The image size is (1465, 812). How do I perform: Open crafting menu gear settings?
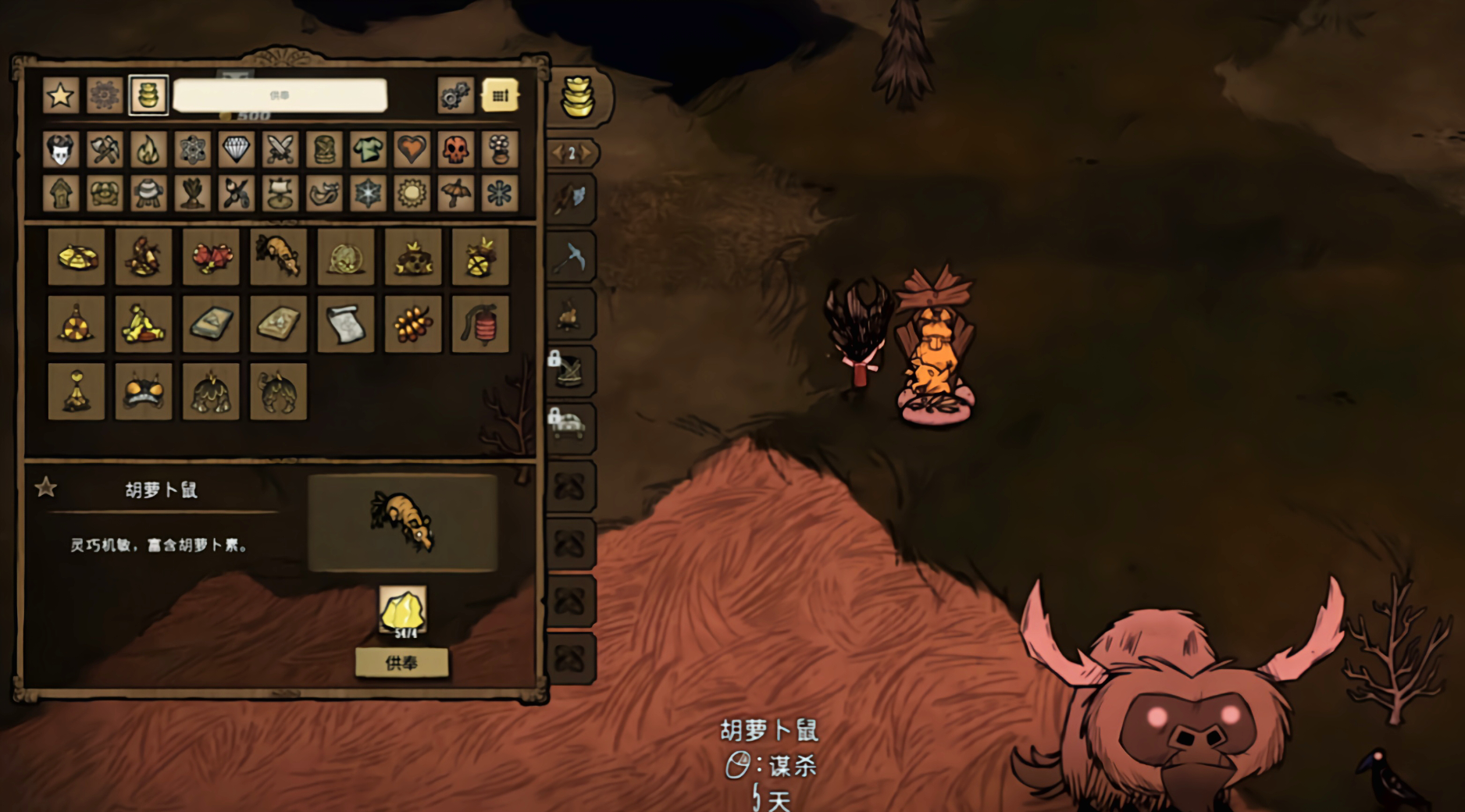tap(455, 96)
